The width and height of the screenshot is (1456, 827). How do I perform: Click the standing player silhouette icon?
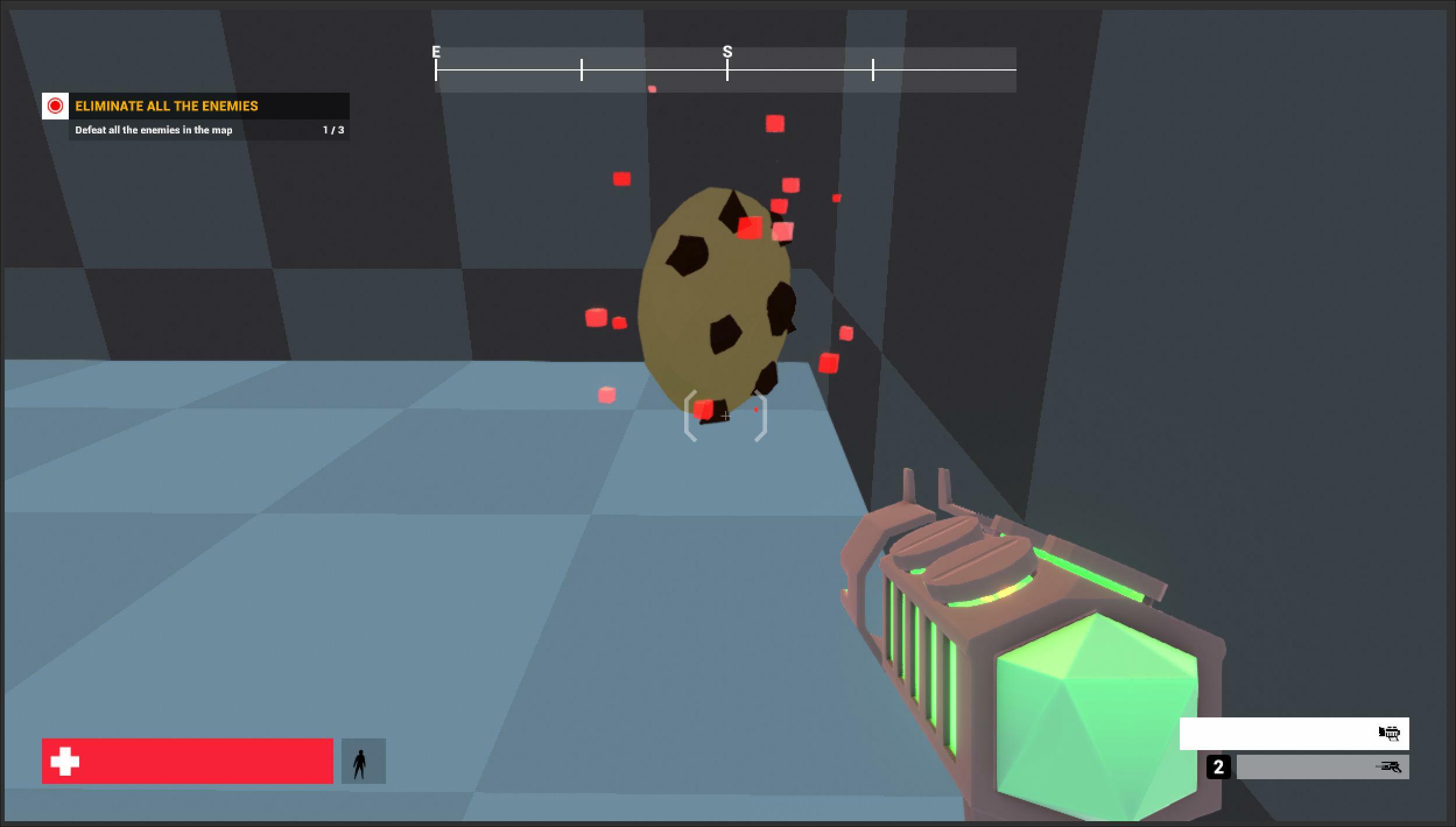tap(363, 761)
